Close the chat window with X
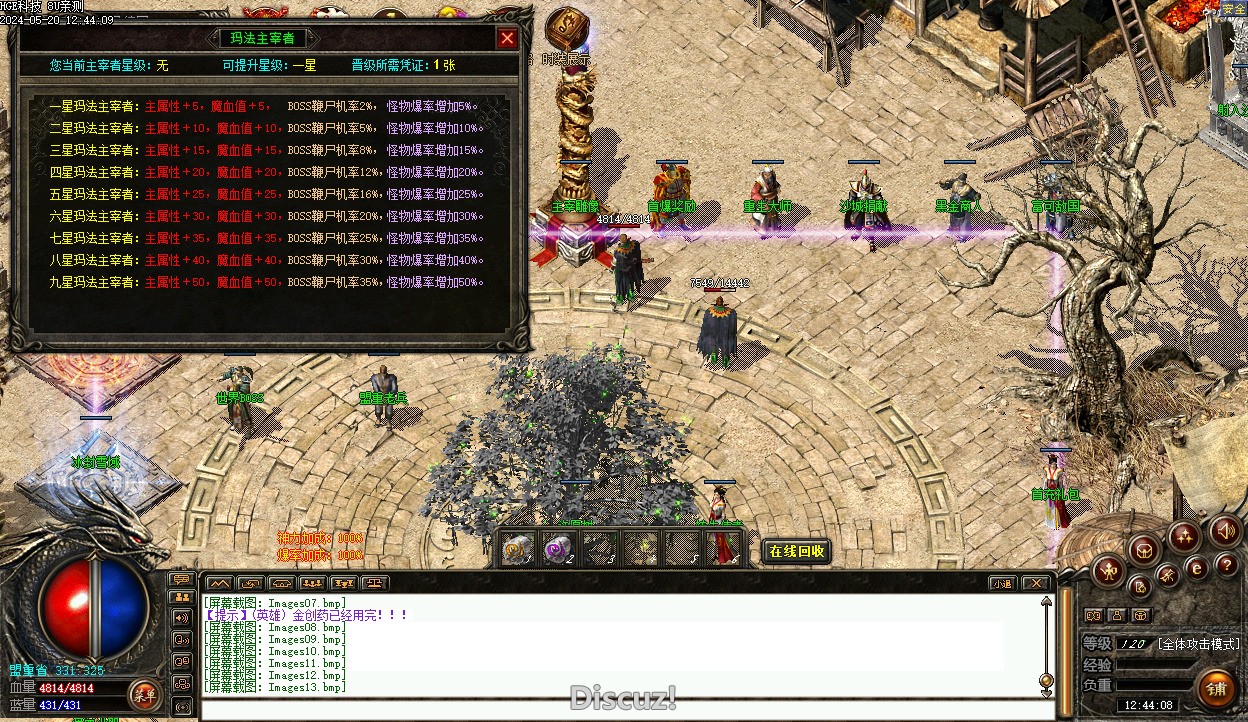 click(x=1035, y=583)
